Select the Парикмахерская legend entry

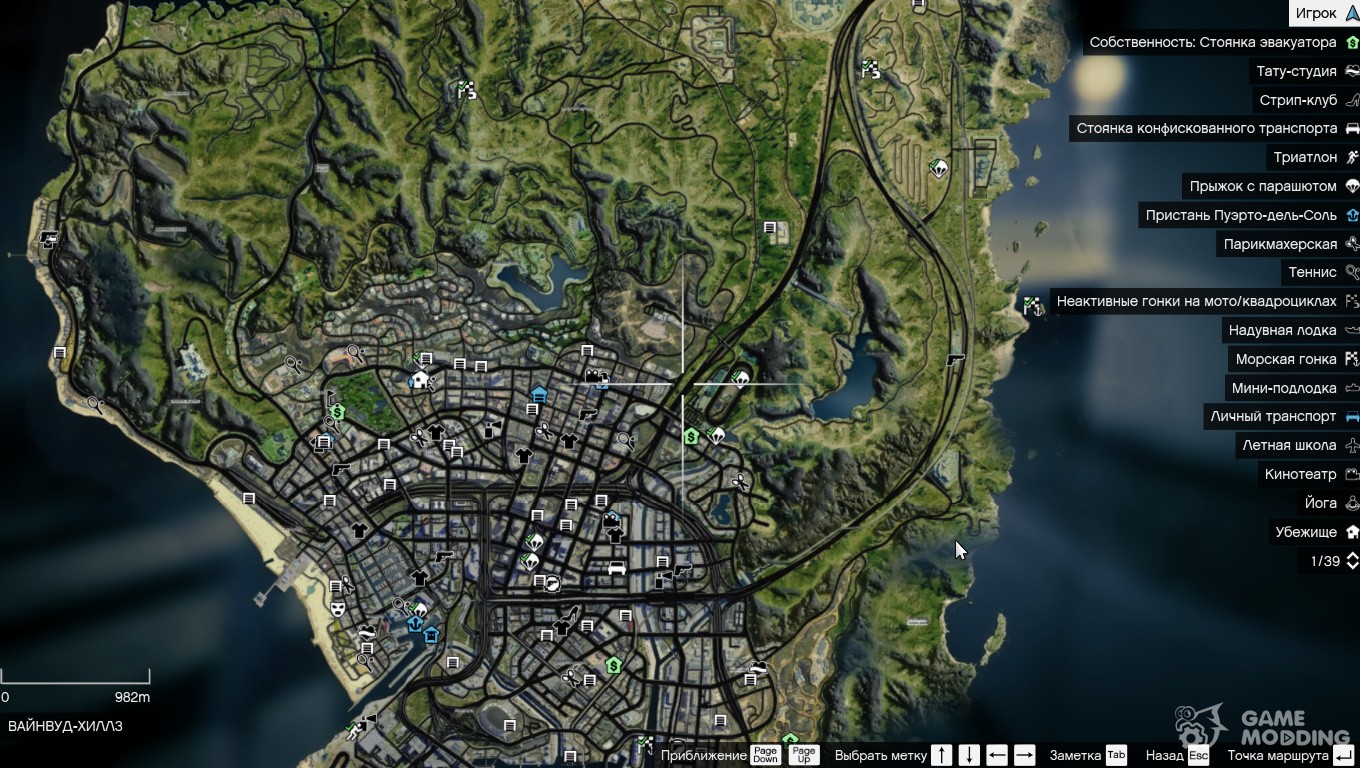(x=1280, y=244)
